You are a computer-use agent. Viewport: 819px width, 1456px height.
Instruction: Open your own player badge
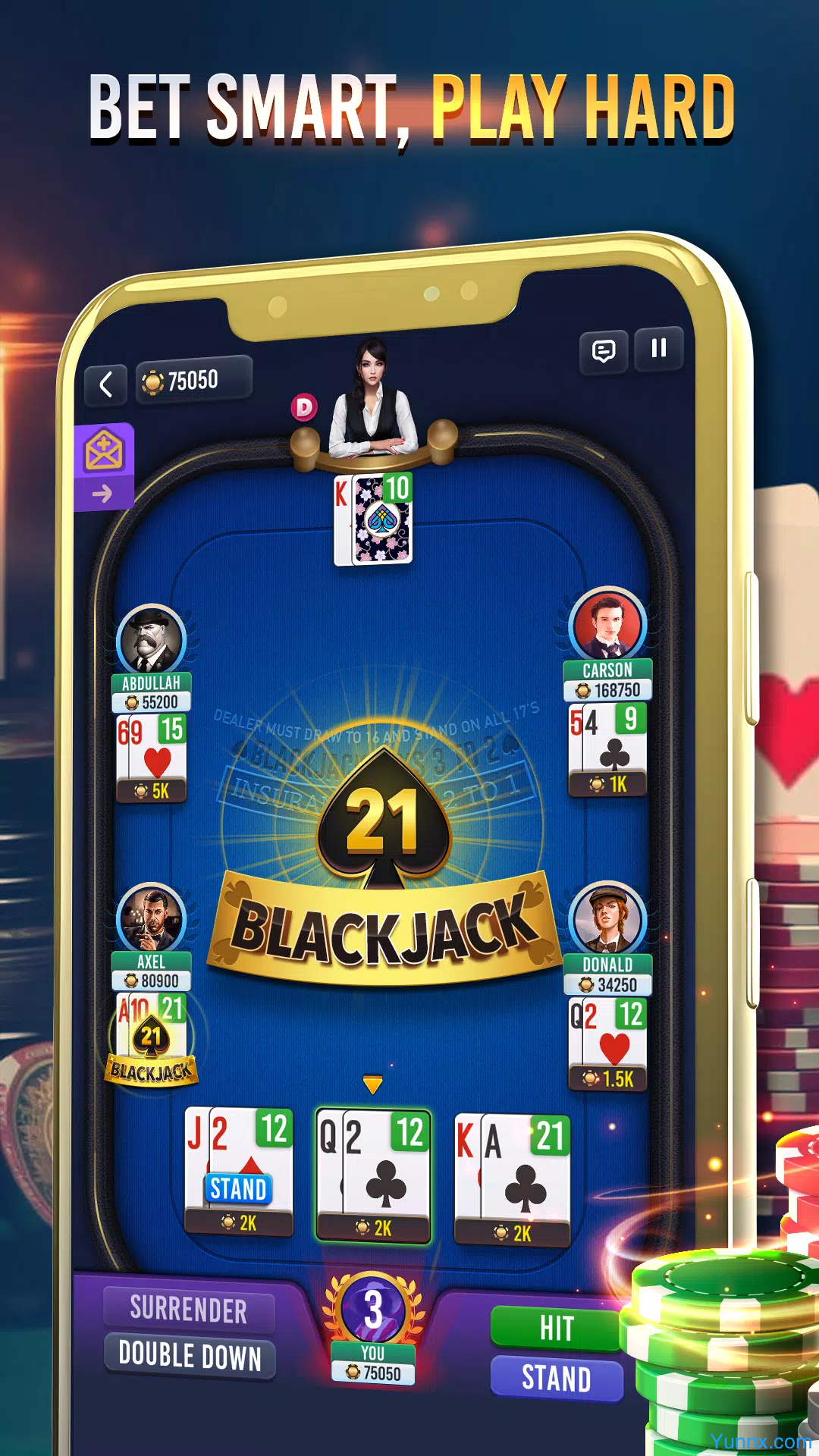[373, 1327]
